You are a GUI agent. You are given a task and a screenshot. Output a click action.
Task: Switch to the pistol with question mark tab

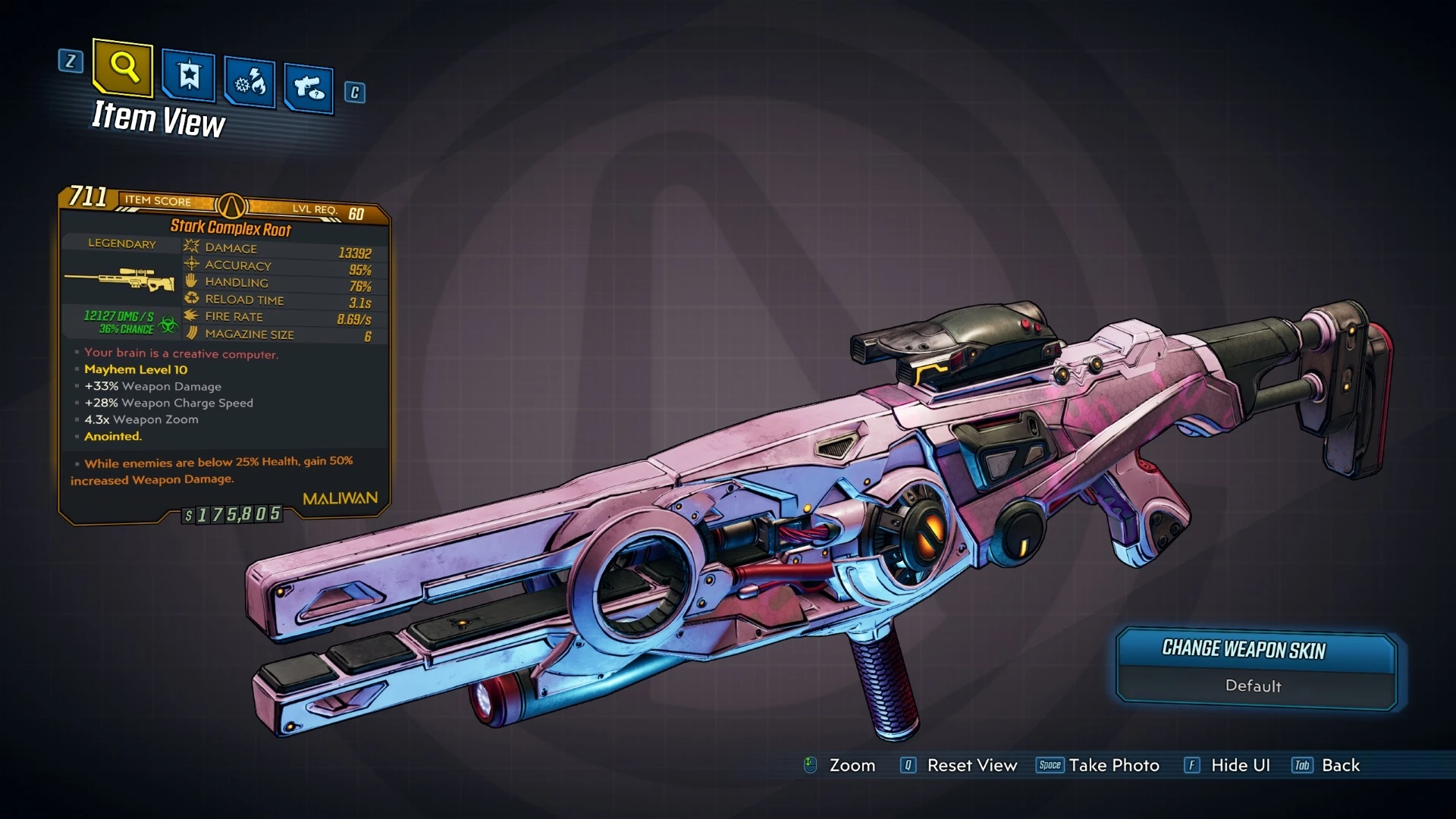309,89
